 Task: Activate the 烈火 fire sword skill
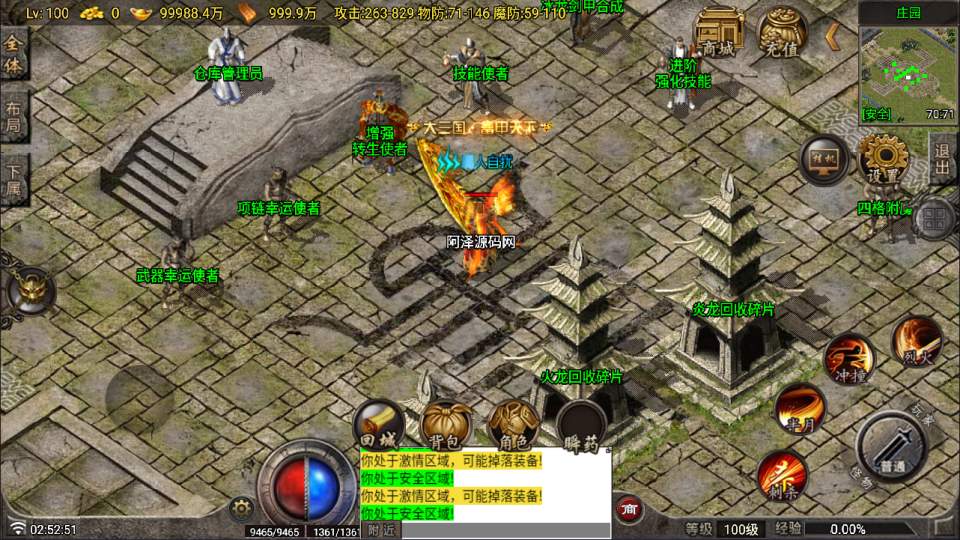tap(916, 341)
